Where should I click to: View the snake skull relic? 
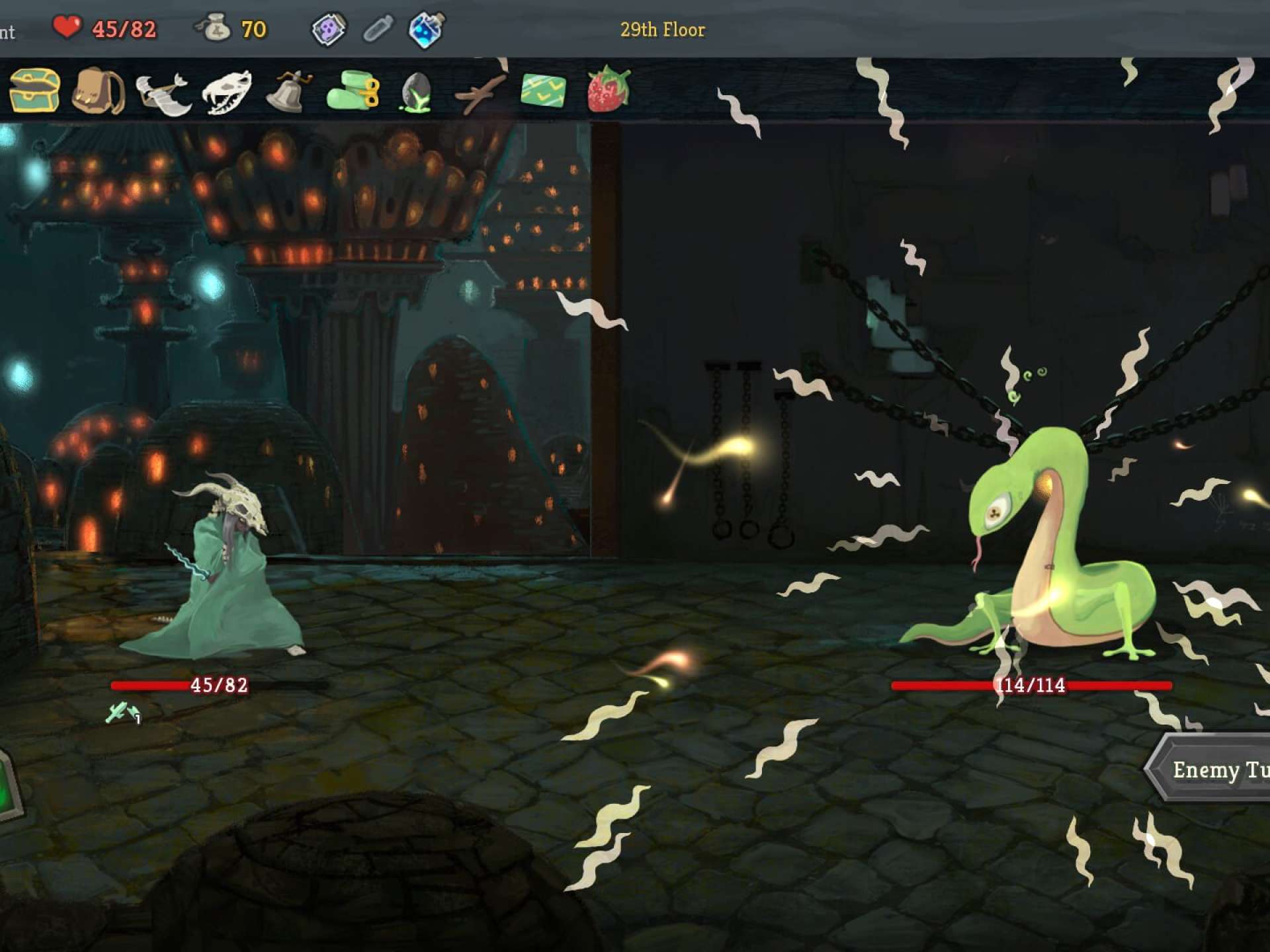pyautogui.click(x=226, y=92)
